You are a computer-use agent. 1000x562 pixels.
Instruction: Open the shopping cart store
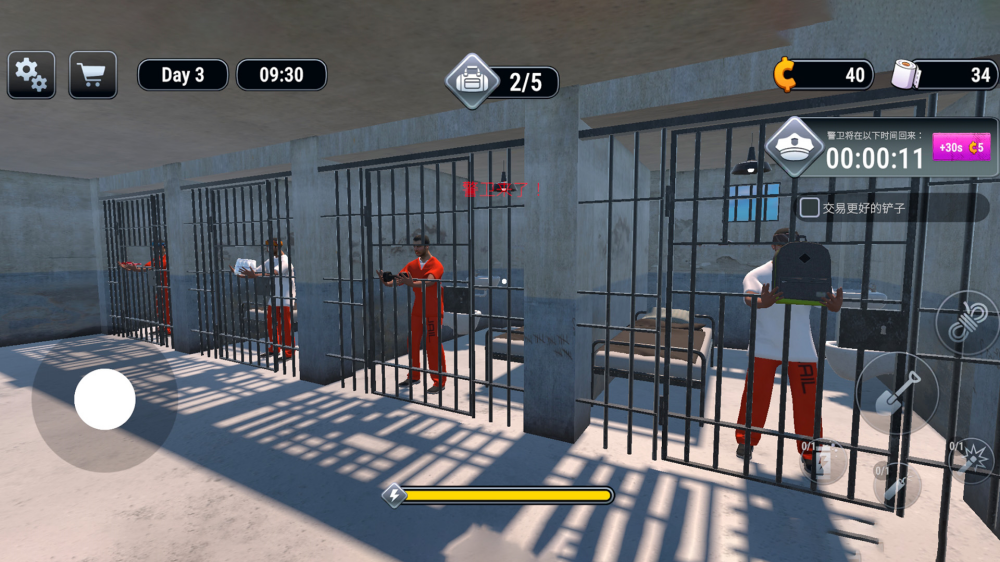93,75
